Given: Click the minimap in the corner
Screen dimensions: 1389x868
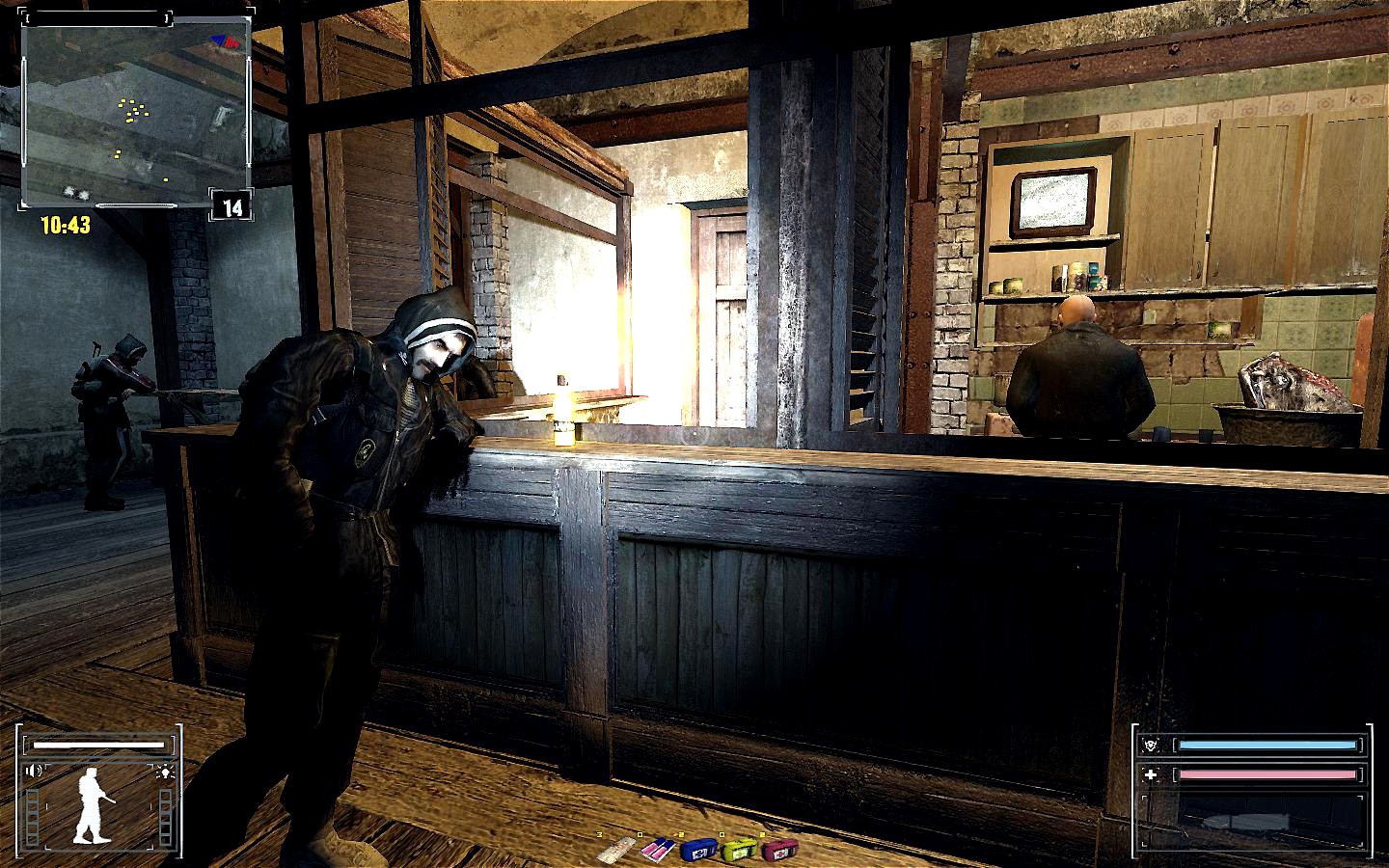Looking at the screenshot, I should pyautogui.click(x=136, y=111).
